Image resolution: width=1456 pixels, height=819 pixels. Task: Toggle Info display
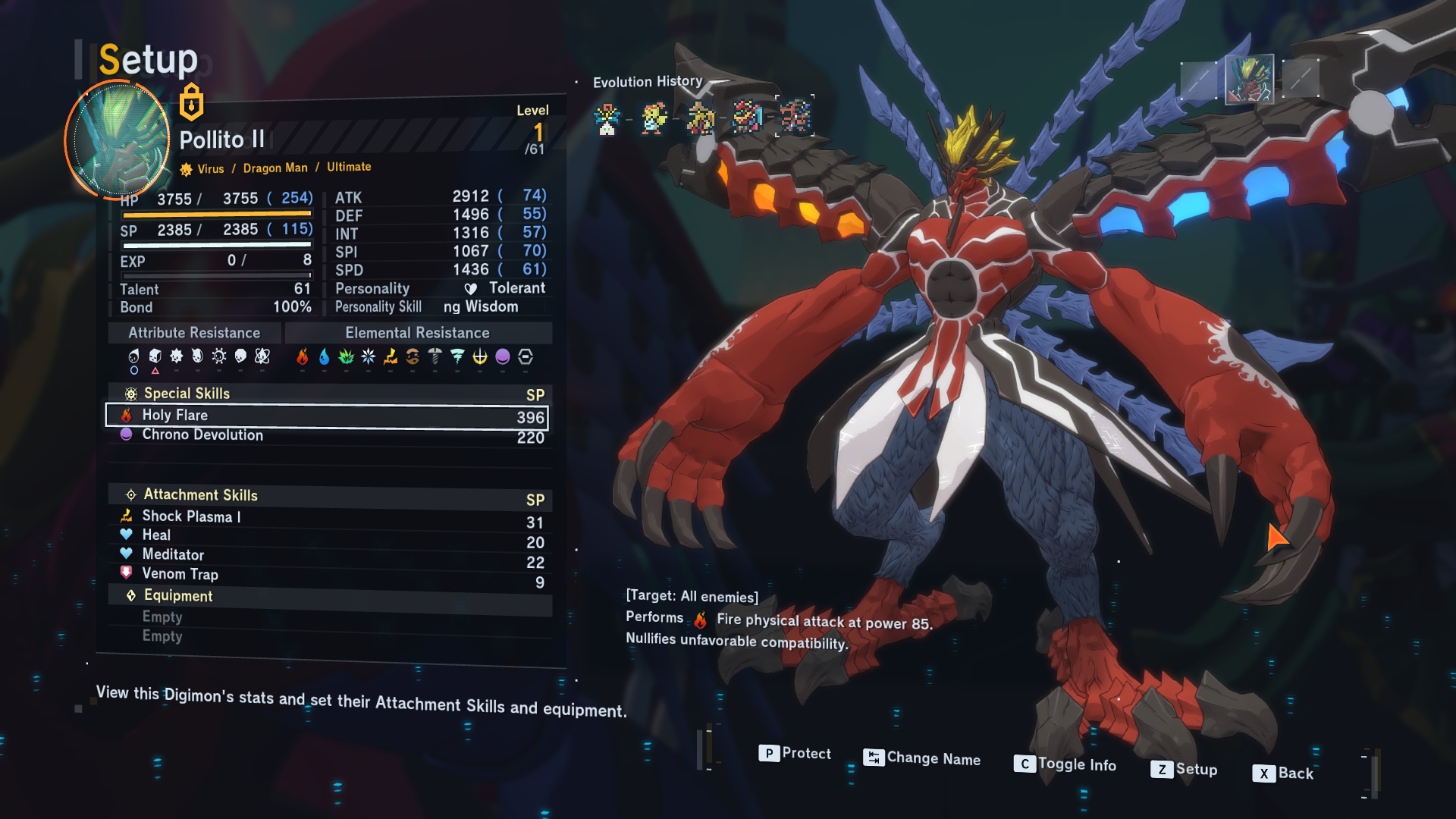1065,764
